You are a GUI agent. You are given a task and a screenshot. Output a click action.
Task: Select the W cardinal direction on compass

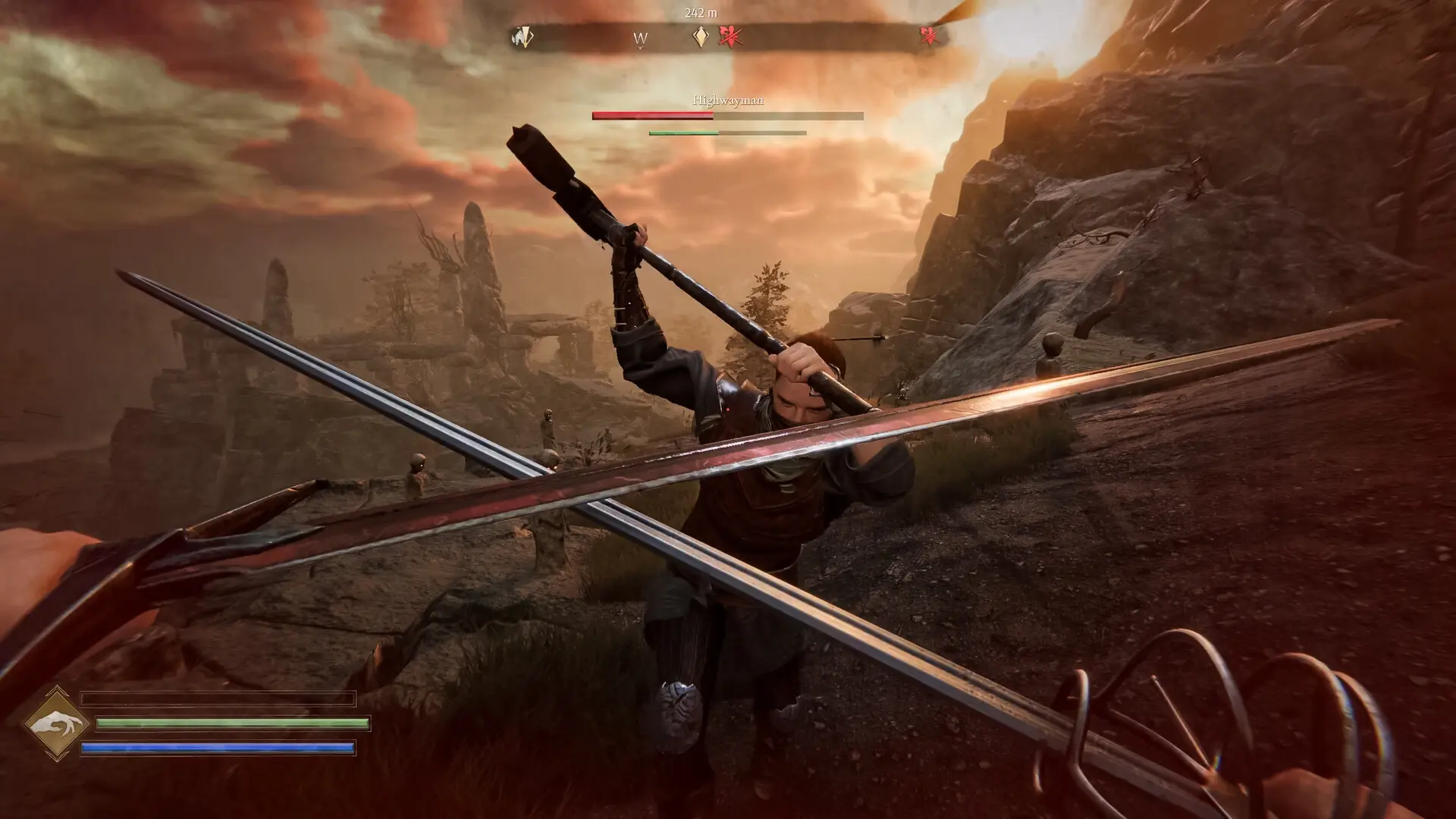[639, 38]
